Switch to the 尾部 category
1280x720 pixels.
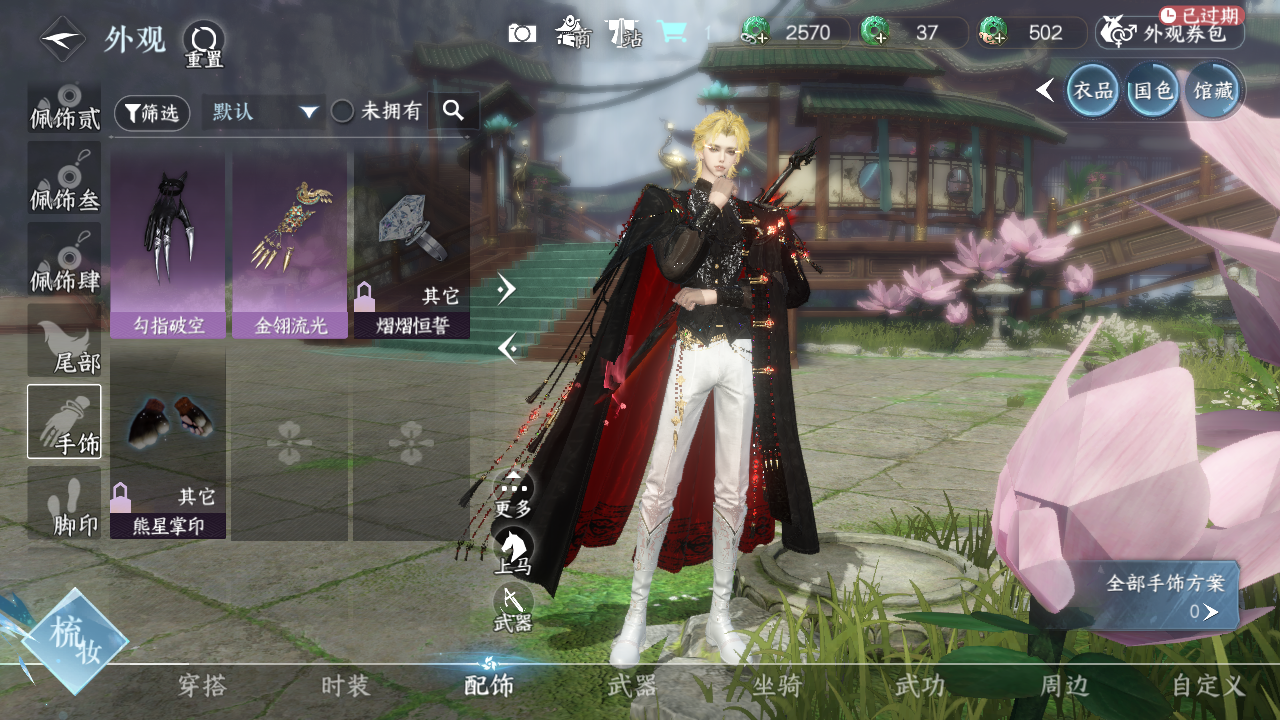64,340
